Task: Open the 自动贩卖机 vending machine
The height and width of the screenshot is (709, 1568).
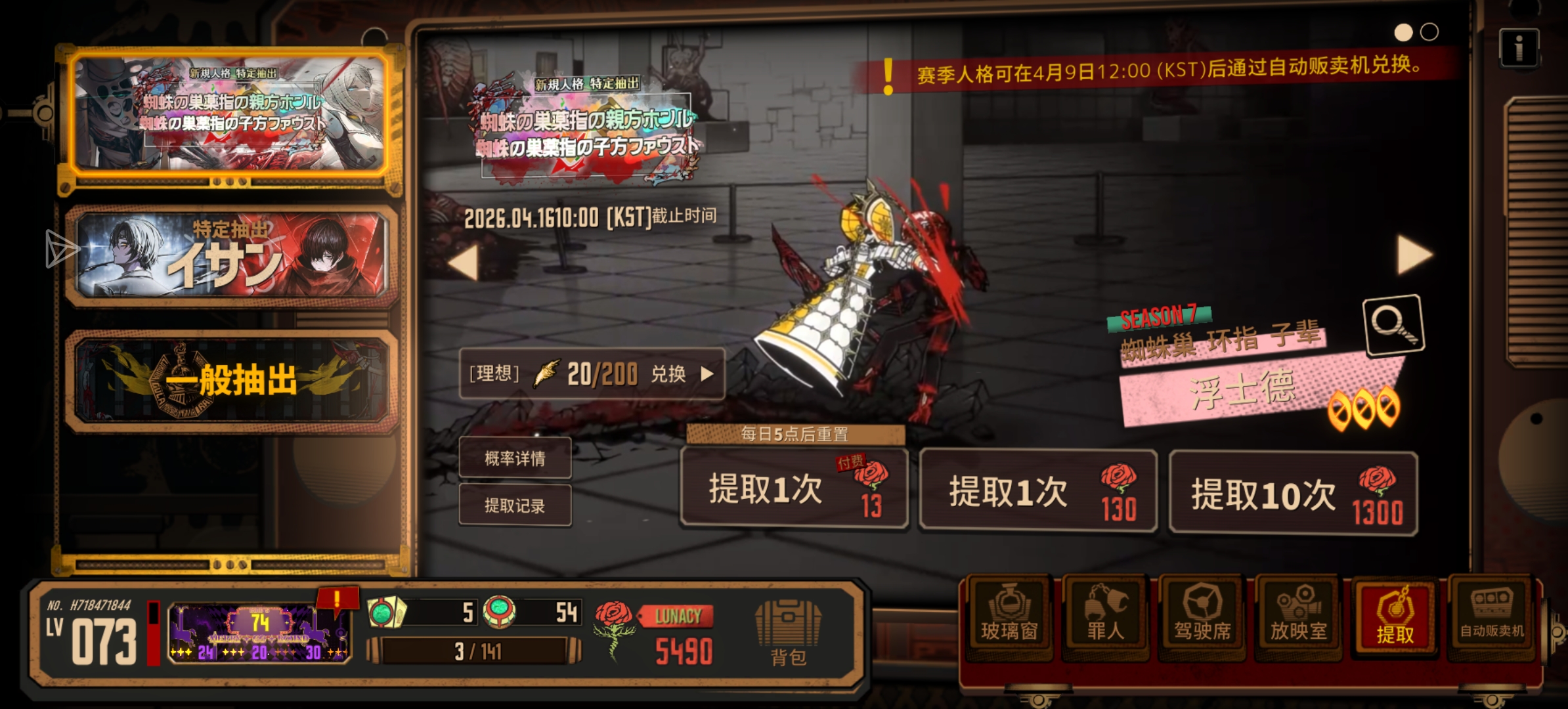Action: pyautogui.click(x=1491, y=618)
